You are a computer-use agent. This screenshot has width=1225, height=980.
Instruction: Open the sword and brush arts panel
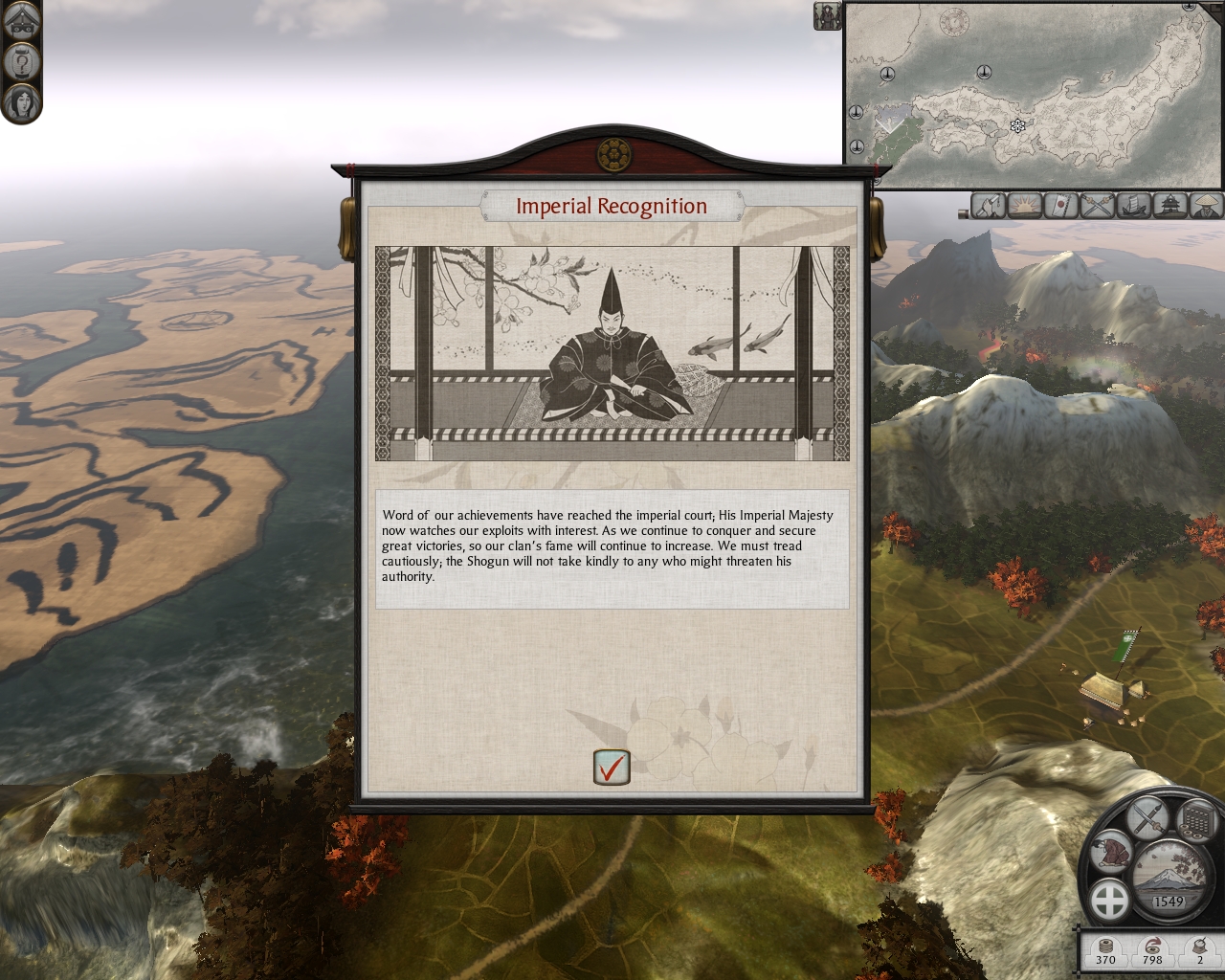pos(1148,816)
